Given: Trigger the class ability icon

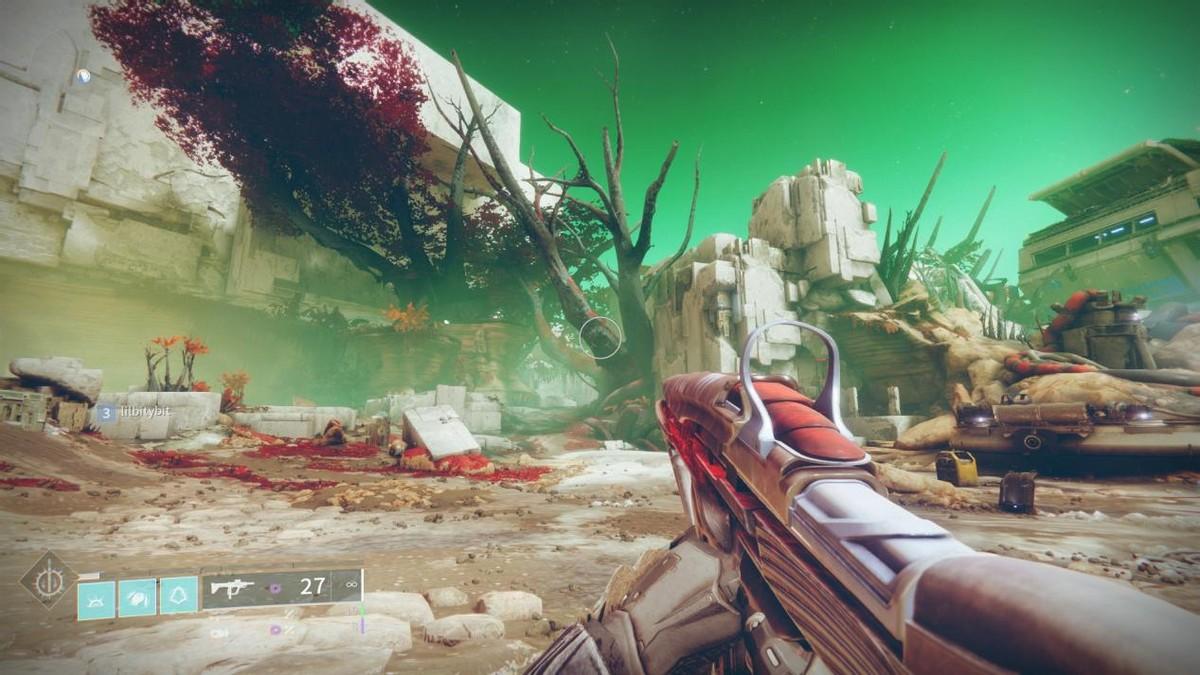Looking at the screenshot, I should [179, 596].
